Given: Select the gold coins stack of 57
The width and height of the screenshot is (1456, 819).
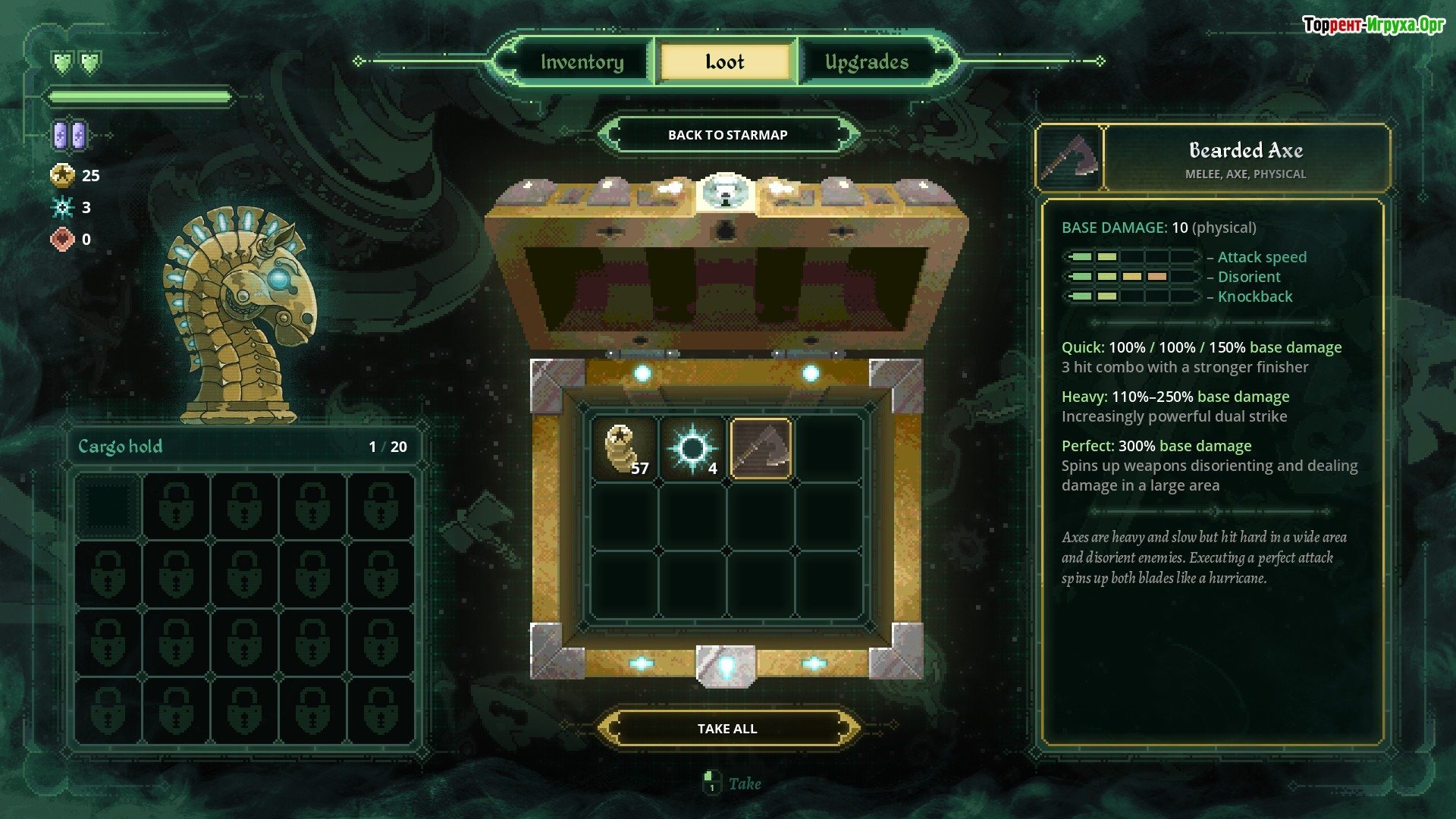Looking at the screenshot, I should click(624, 448).
